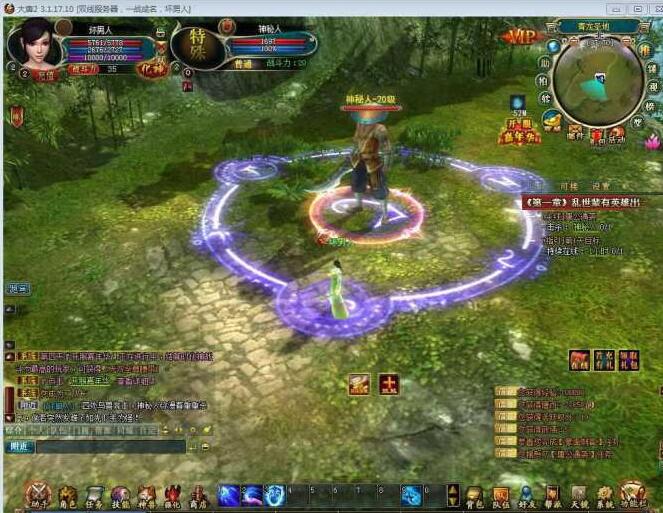
Task: Click the chat text input box
Action: click(x=110, y=447)
